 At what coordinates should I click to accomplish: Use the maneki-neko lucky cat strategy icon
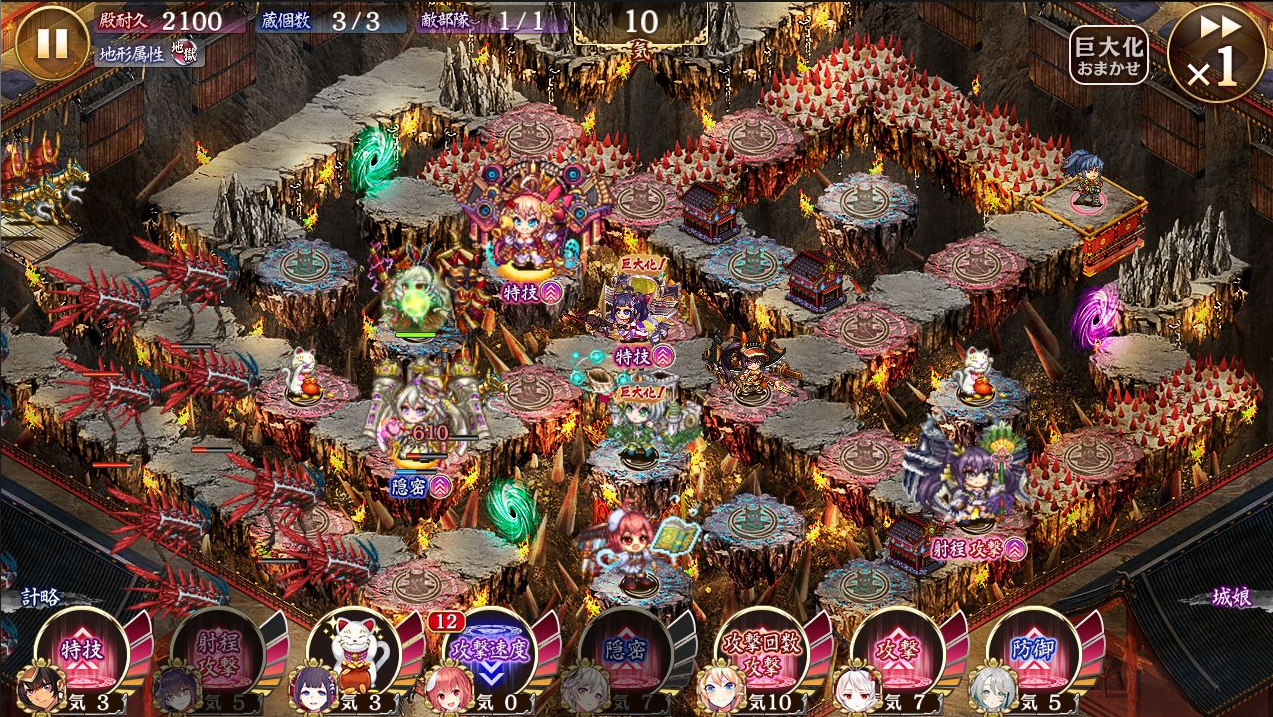[x=353, y=651]
